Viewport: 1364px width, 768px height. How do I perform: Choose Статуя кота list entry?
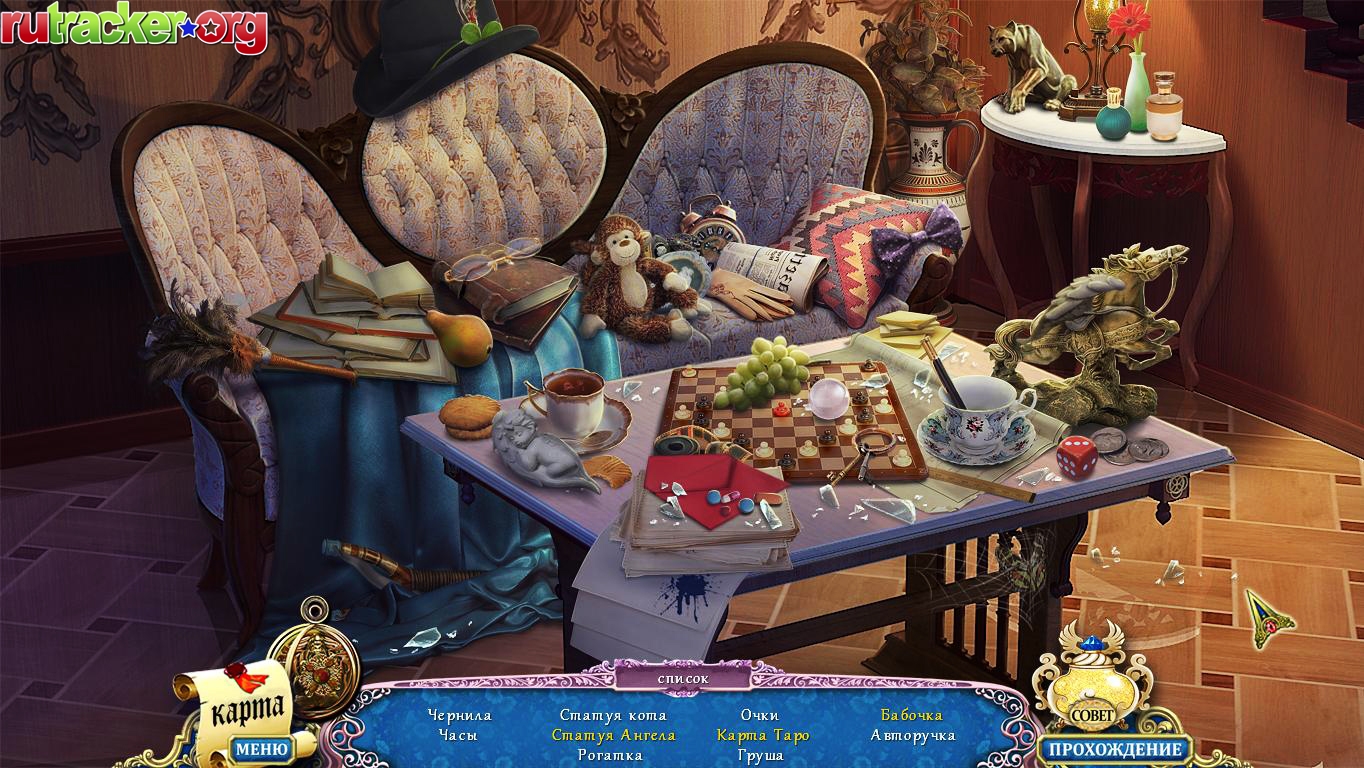click(x=613, y=715)
